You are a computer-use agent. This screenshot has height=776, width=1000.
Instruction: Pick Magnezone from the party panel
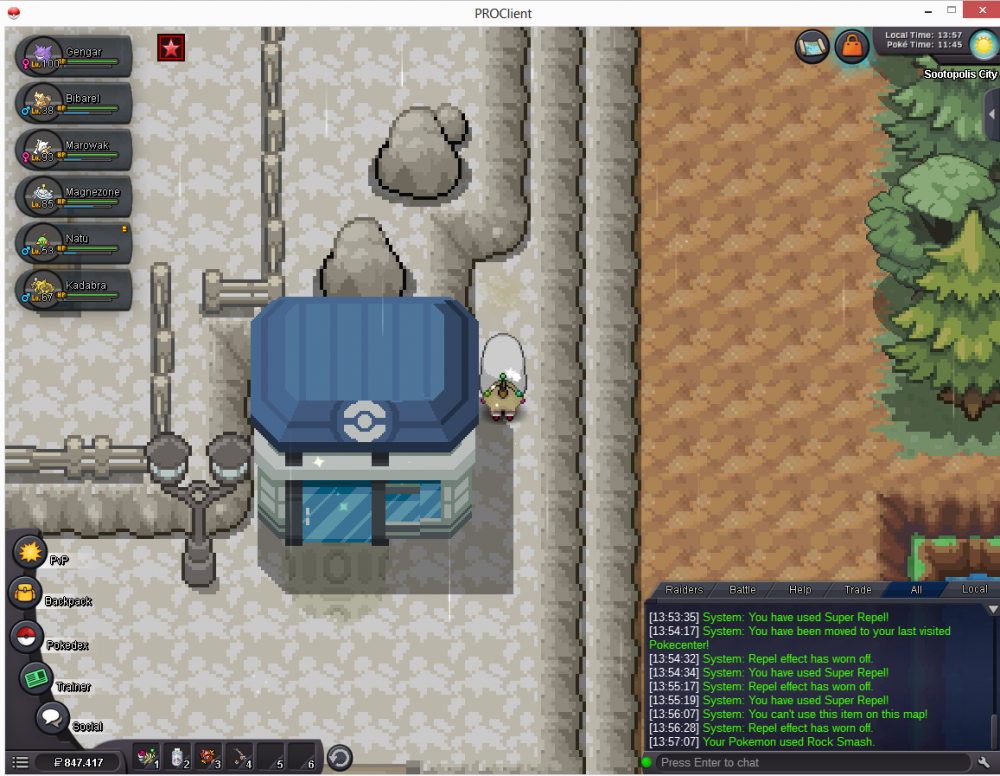tap(75, 196)
